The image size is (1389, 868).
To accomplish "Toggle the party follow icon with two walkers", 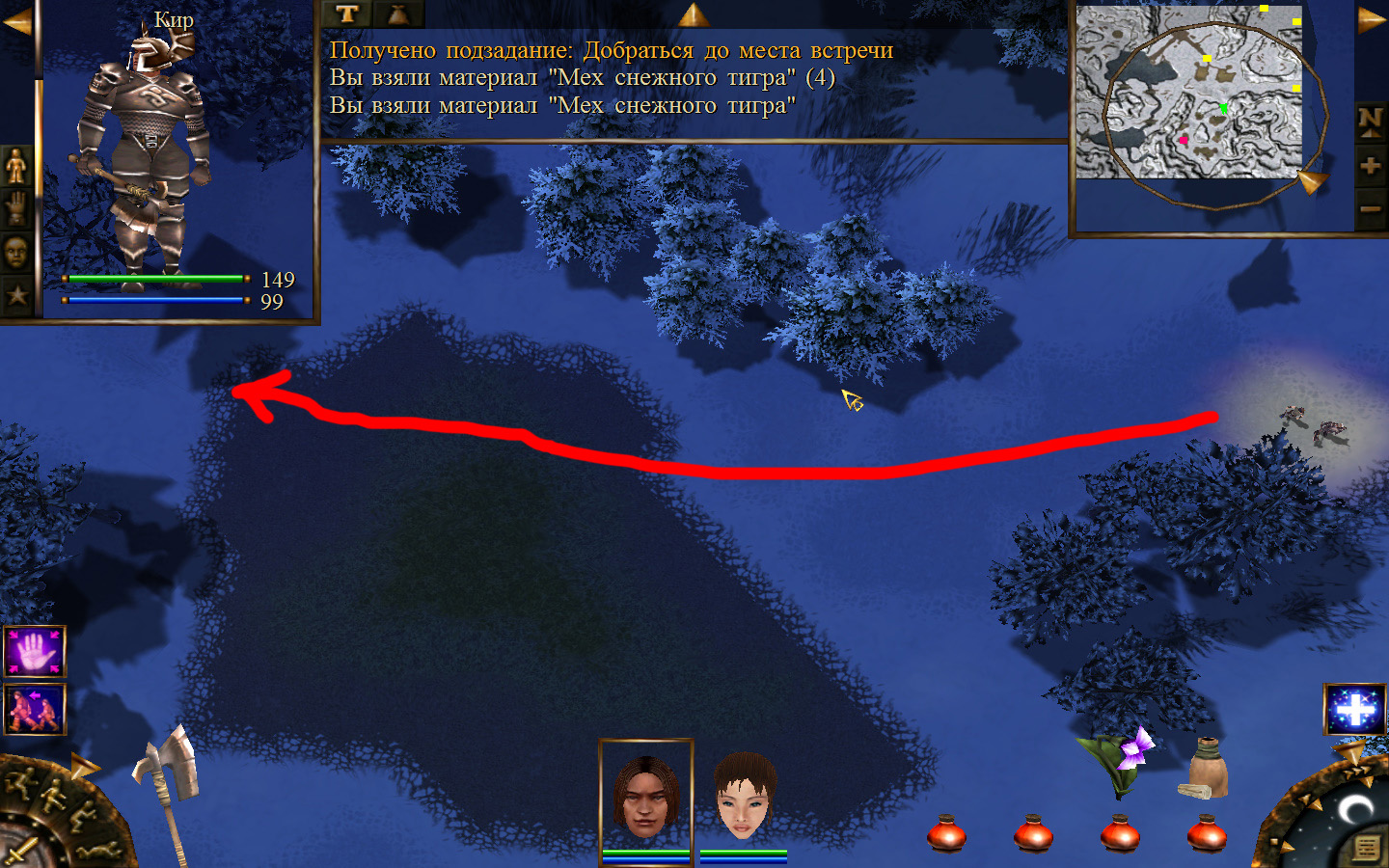I will tap(35, 709).
